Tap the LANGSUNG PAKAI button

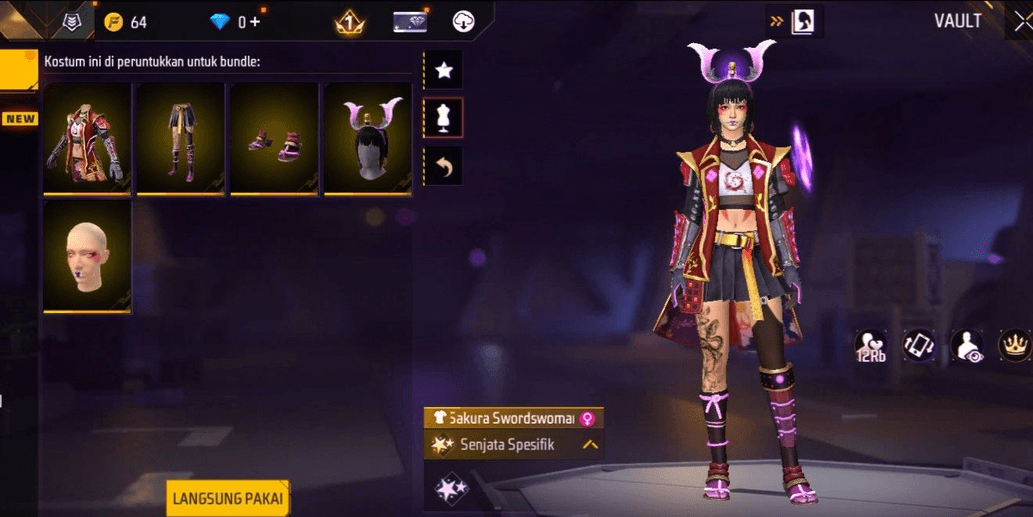228,498
